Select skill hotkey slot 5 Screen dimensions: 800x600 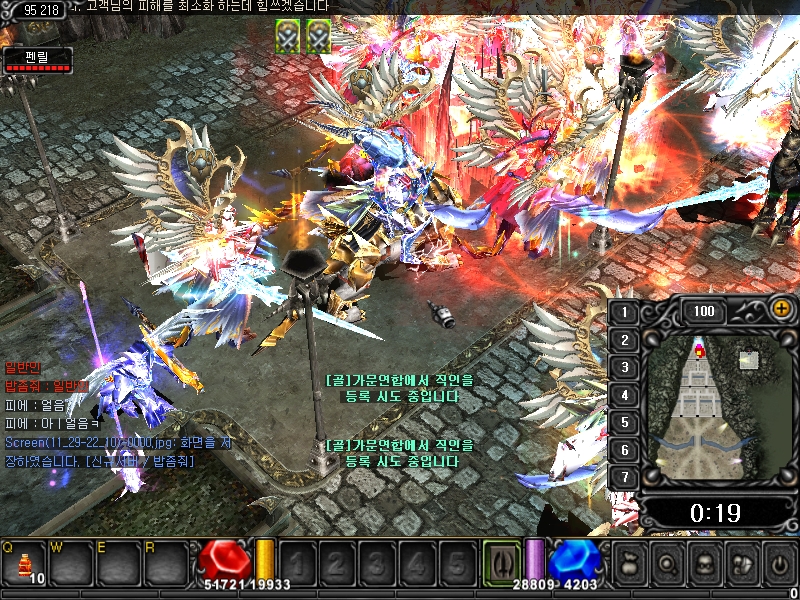[456, 562]
